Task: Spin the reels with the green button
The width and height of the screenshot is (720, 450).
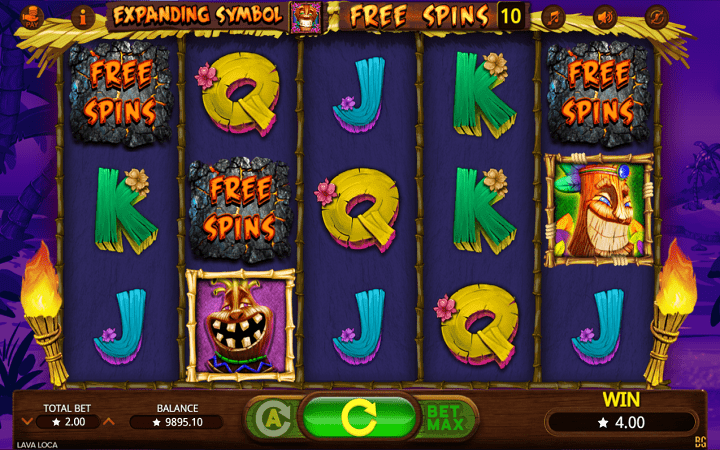Action: [x=359, y=415]
